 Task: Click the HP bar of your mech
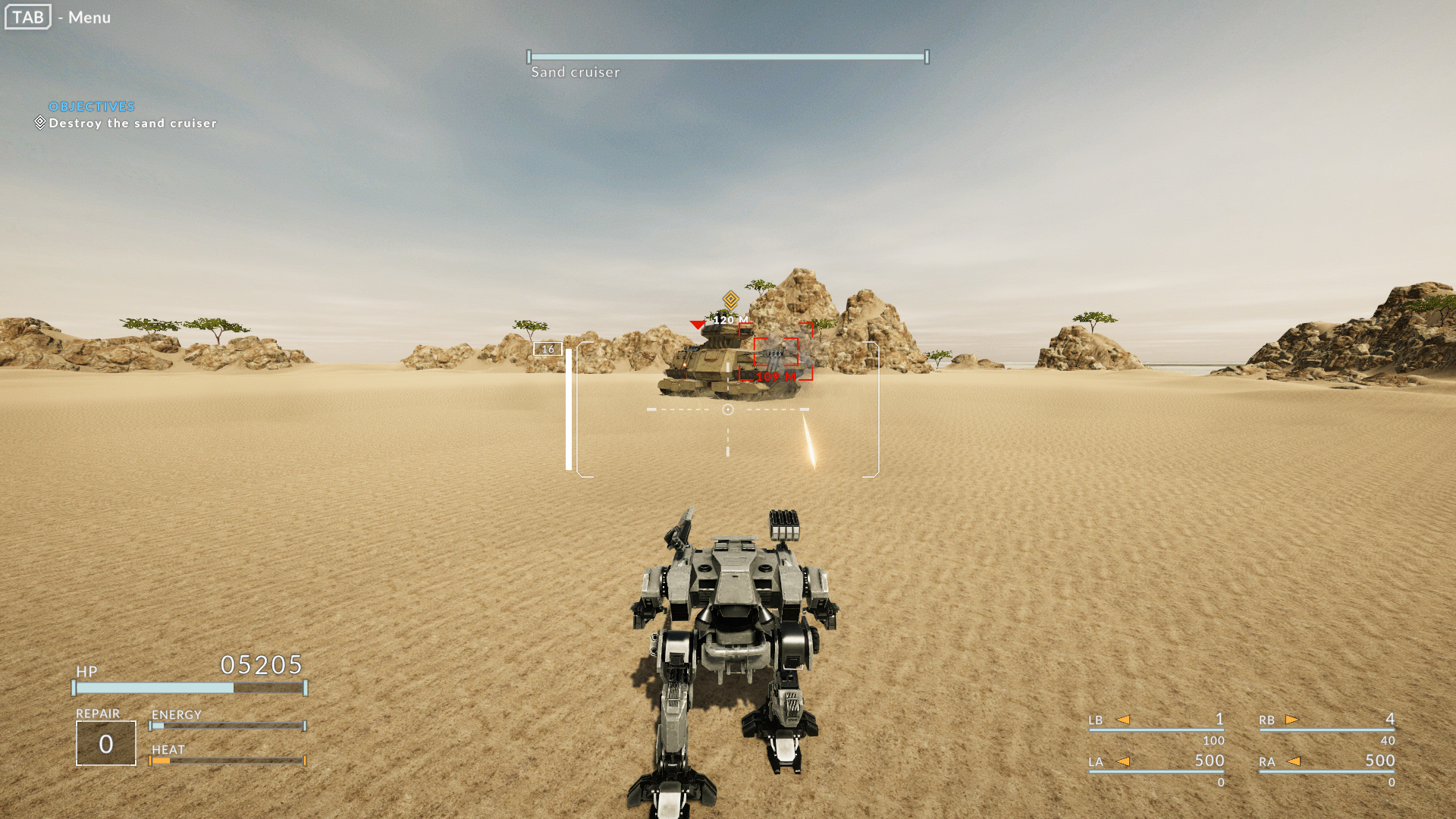[x=187, y=688]
